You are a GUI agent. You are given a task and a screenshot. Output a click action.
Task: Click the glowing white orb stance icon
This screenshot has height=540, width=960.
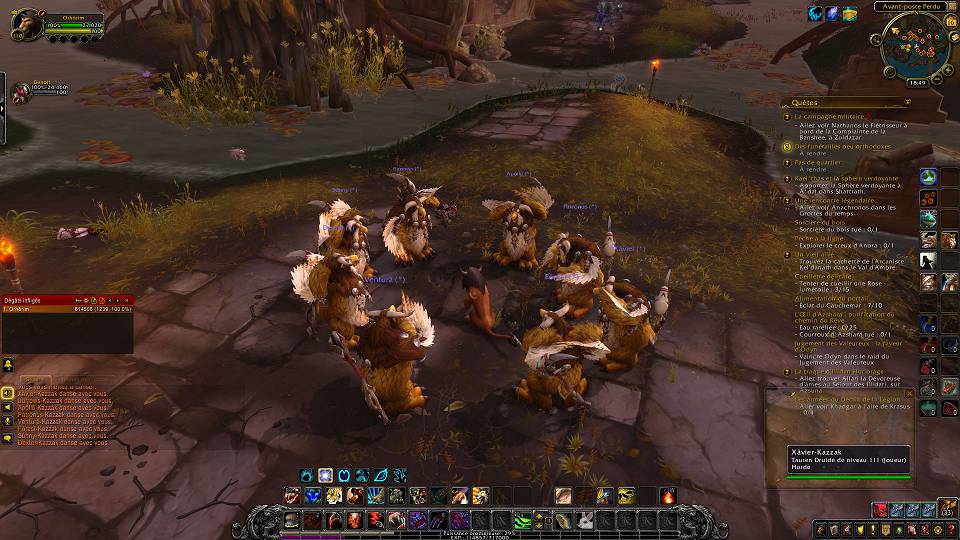coord(325,475)
